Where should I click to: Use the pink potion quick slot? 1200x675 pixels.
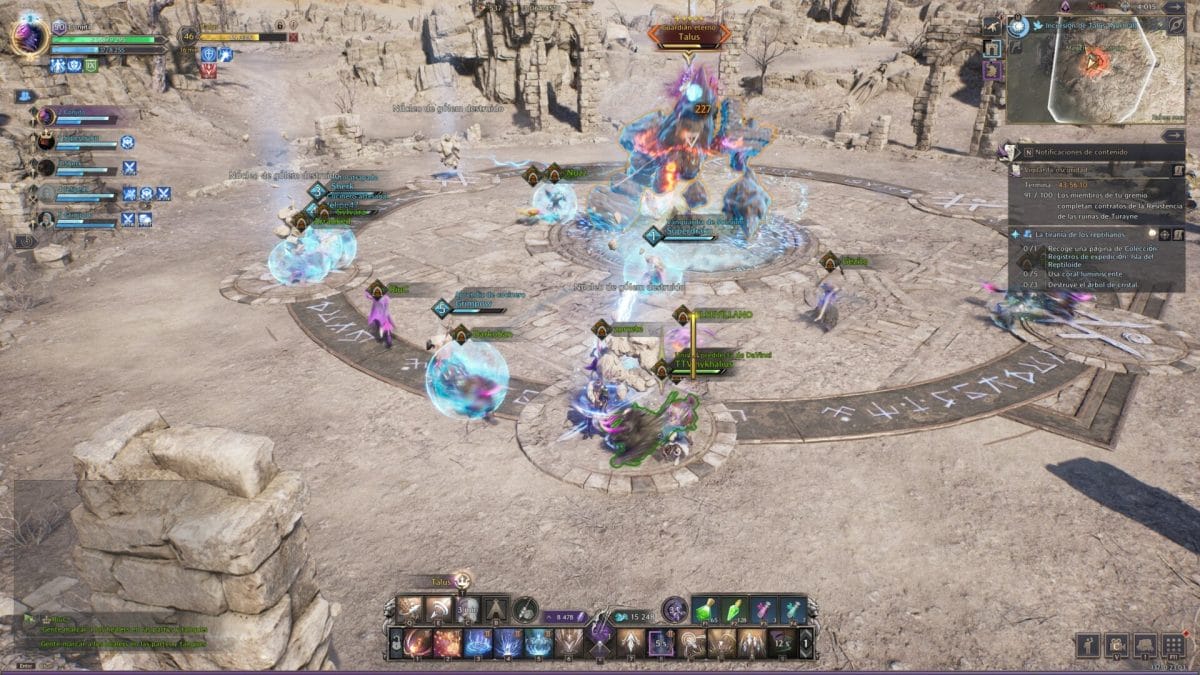coord(763,610)
